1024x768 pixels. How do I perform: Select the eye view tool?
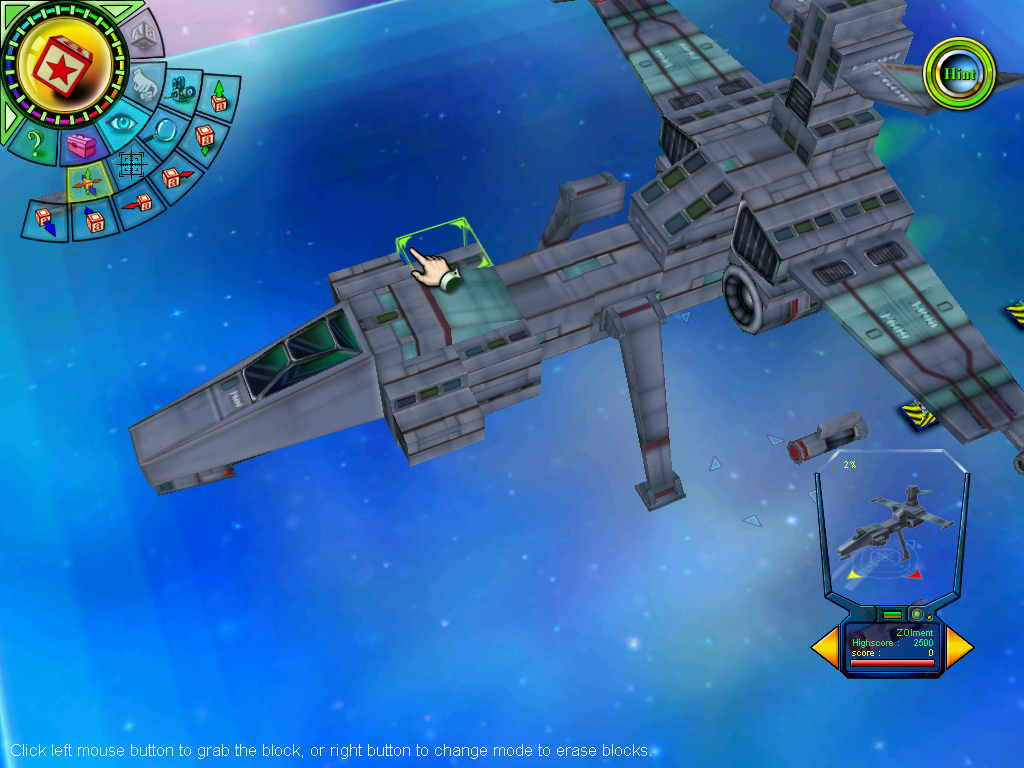[123, 123]
